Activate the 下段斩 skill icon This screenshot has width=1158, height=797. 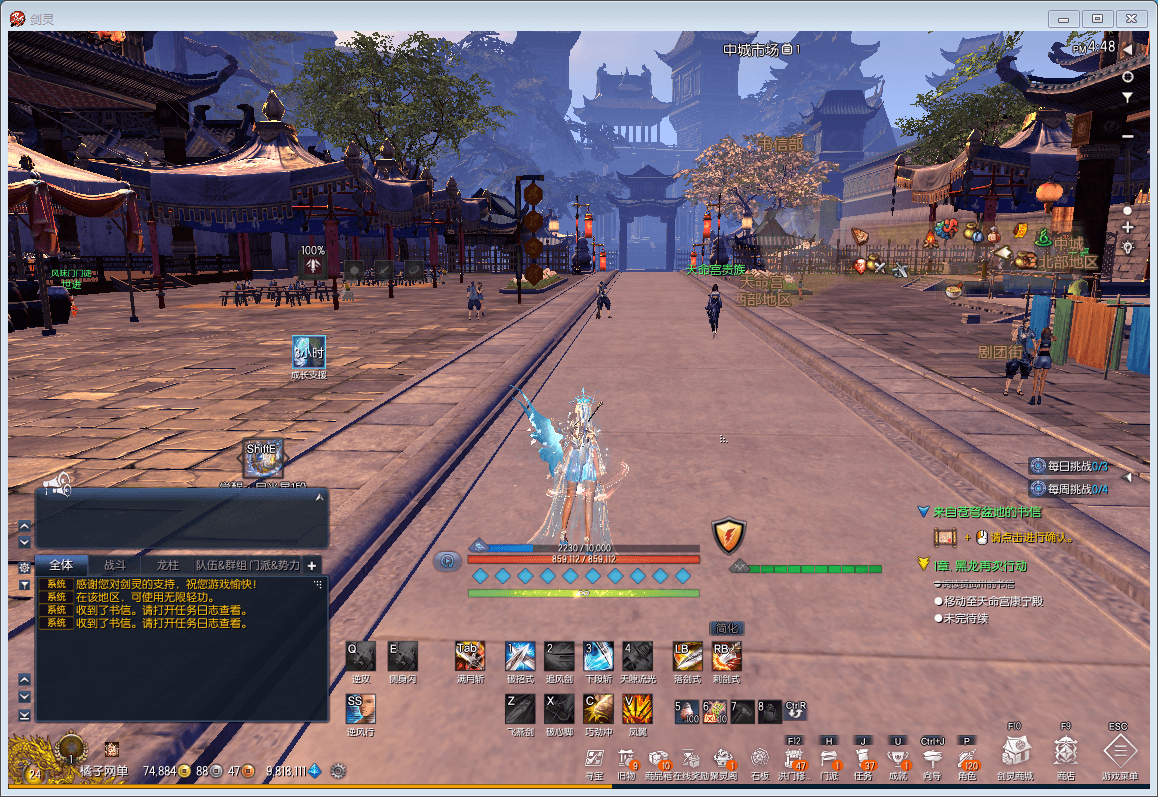click(x=598, y=656)
